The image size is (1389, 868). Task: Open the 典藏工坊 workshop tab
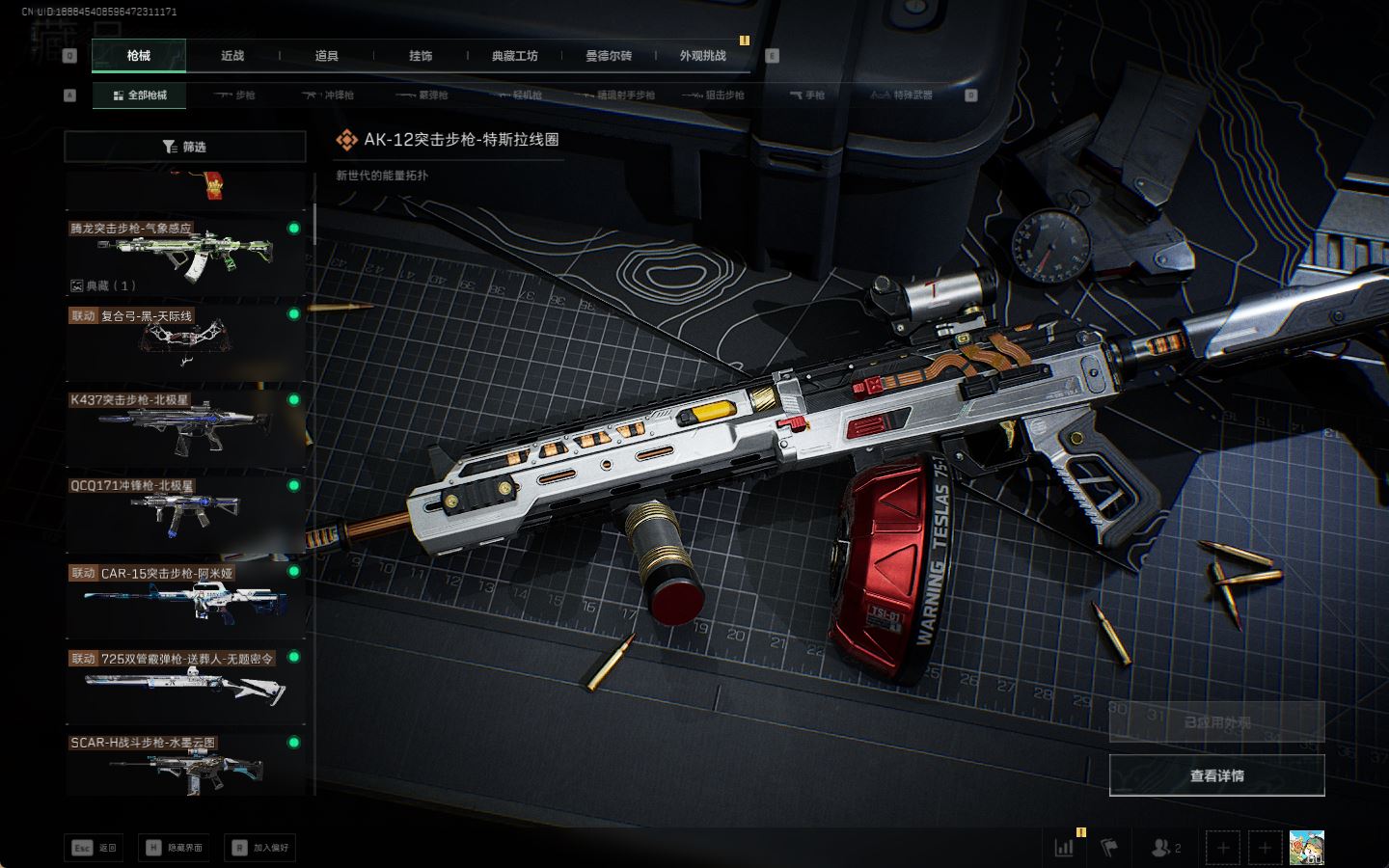(x=514, y=56)
